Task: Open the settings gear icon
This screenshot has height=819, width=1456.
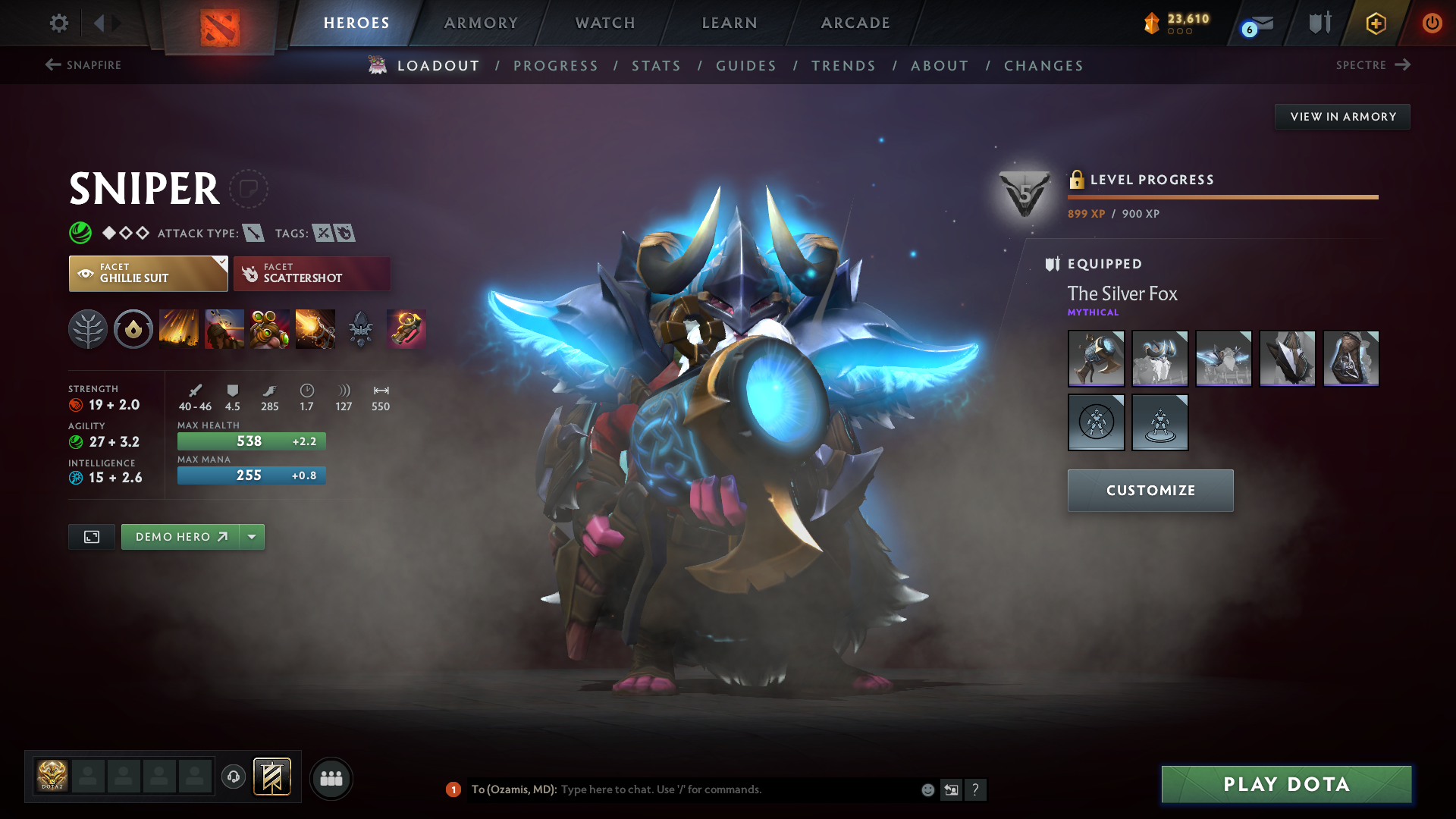Action: click(58, 24)
